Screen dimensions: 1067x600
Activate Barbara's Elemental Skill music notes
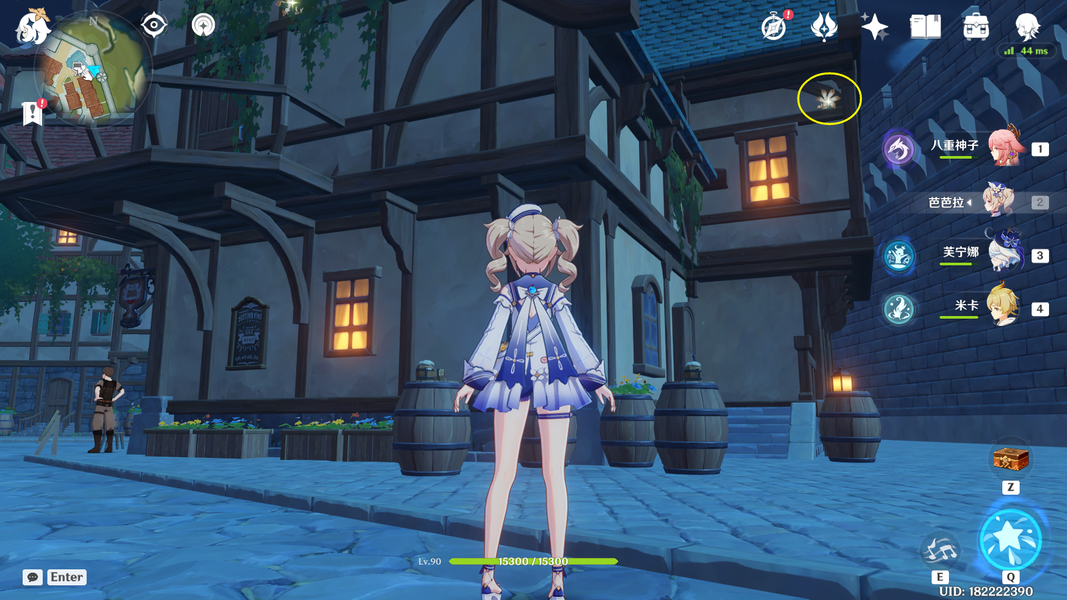click(940, 549)
